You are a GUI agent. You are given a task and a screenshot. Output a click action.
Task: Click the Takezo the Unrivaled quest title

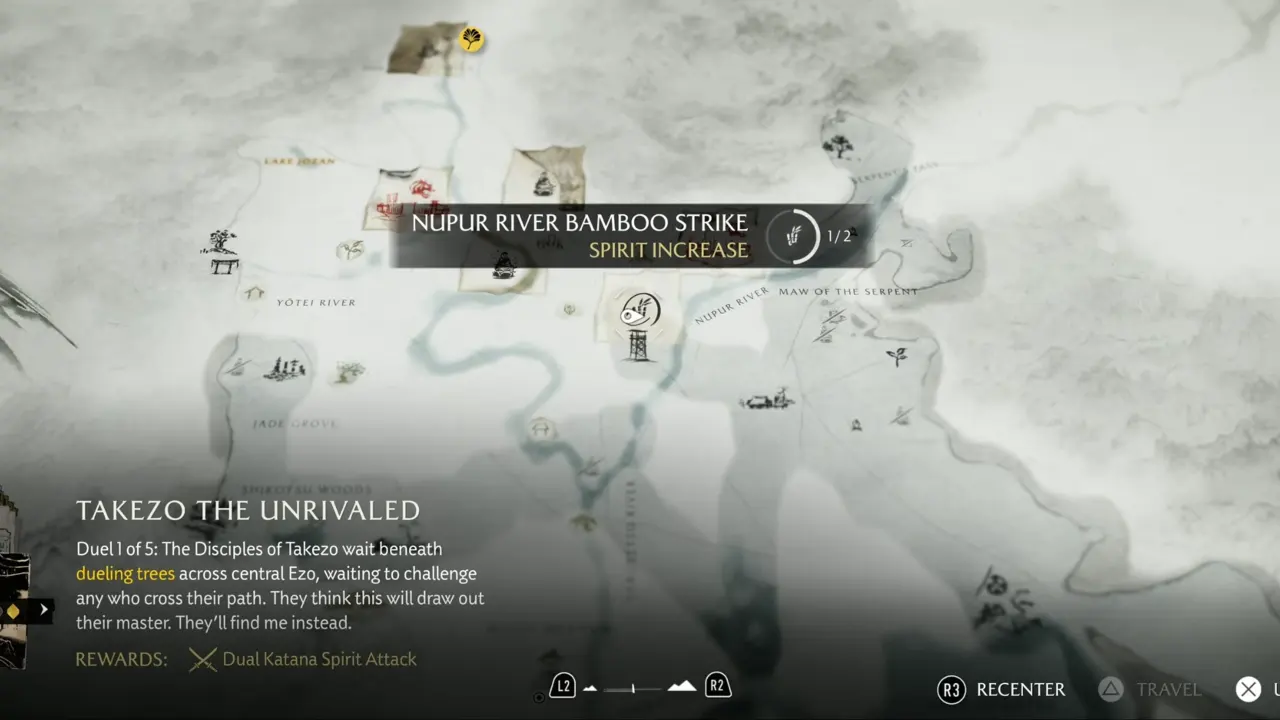click(248, 510)
